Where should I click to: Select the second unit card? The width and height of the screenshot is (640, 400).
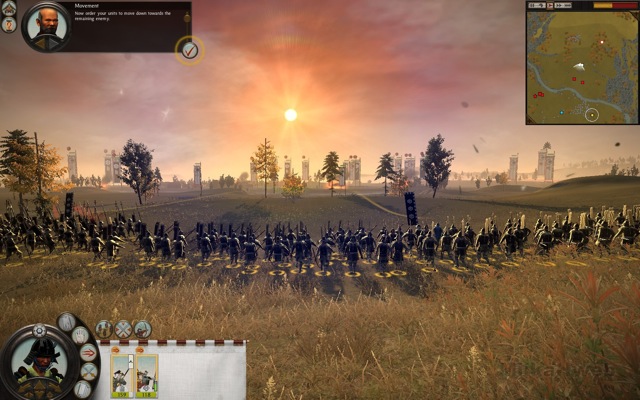coord(146,377)
